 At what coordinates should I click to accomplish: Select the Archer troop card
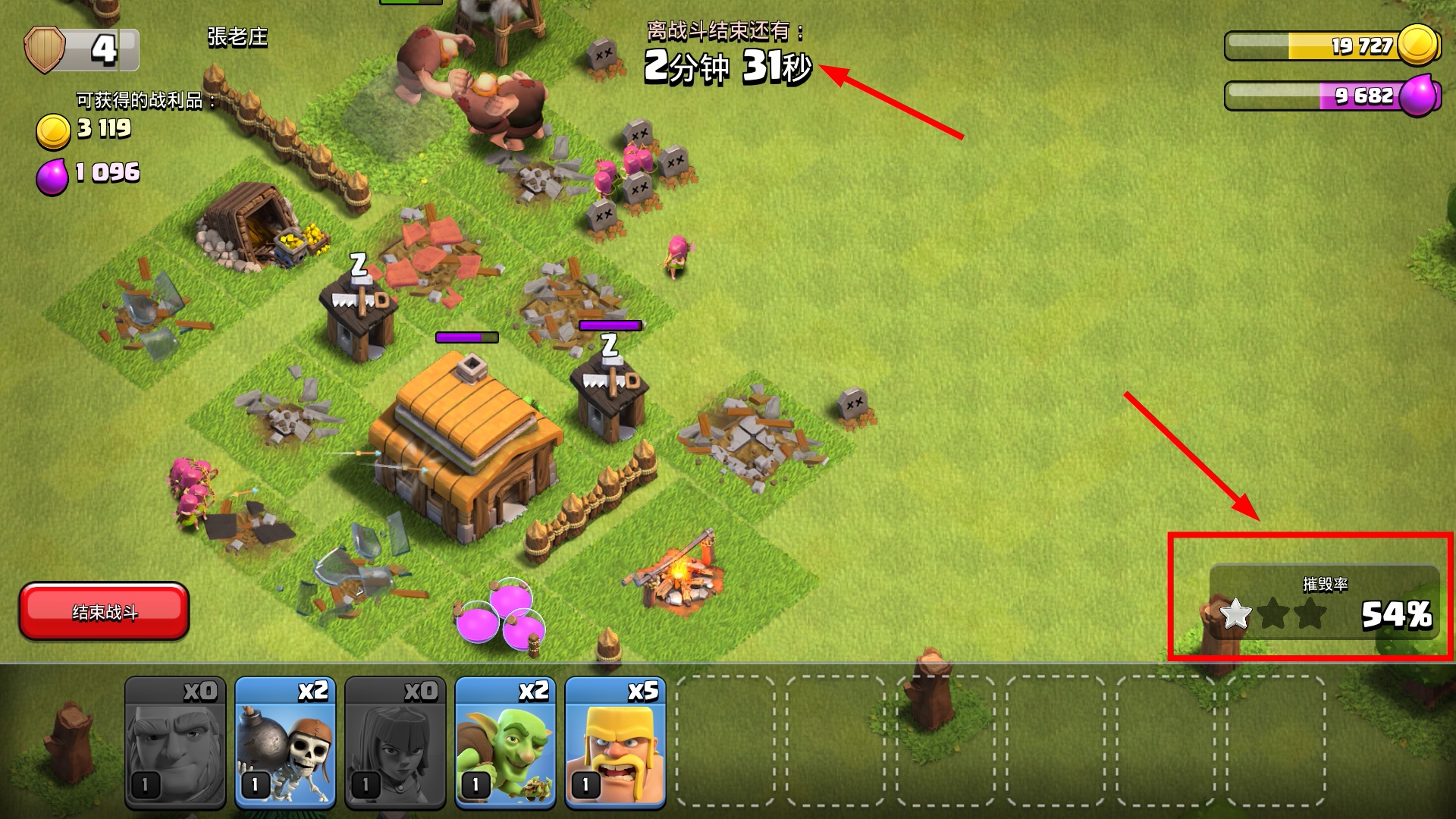coord(395,743)
